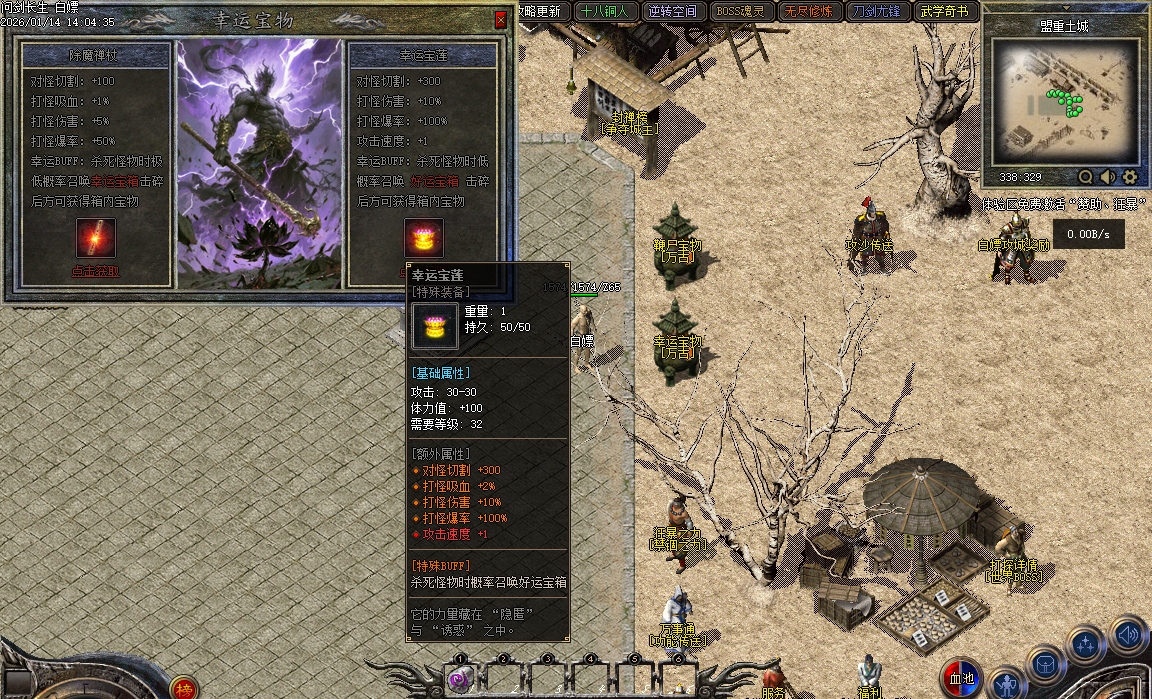Select the 除魔禅杖 staff item icon
The height and width of the screenshot is (699, 1152).
(96, 238)
